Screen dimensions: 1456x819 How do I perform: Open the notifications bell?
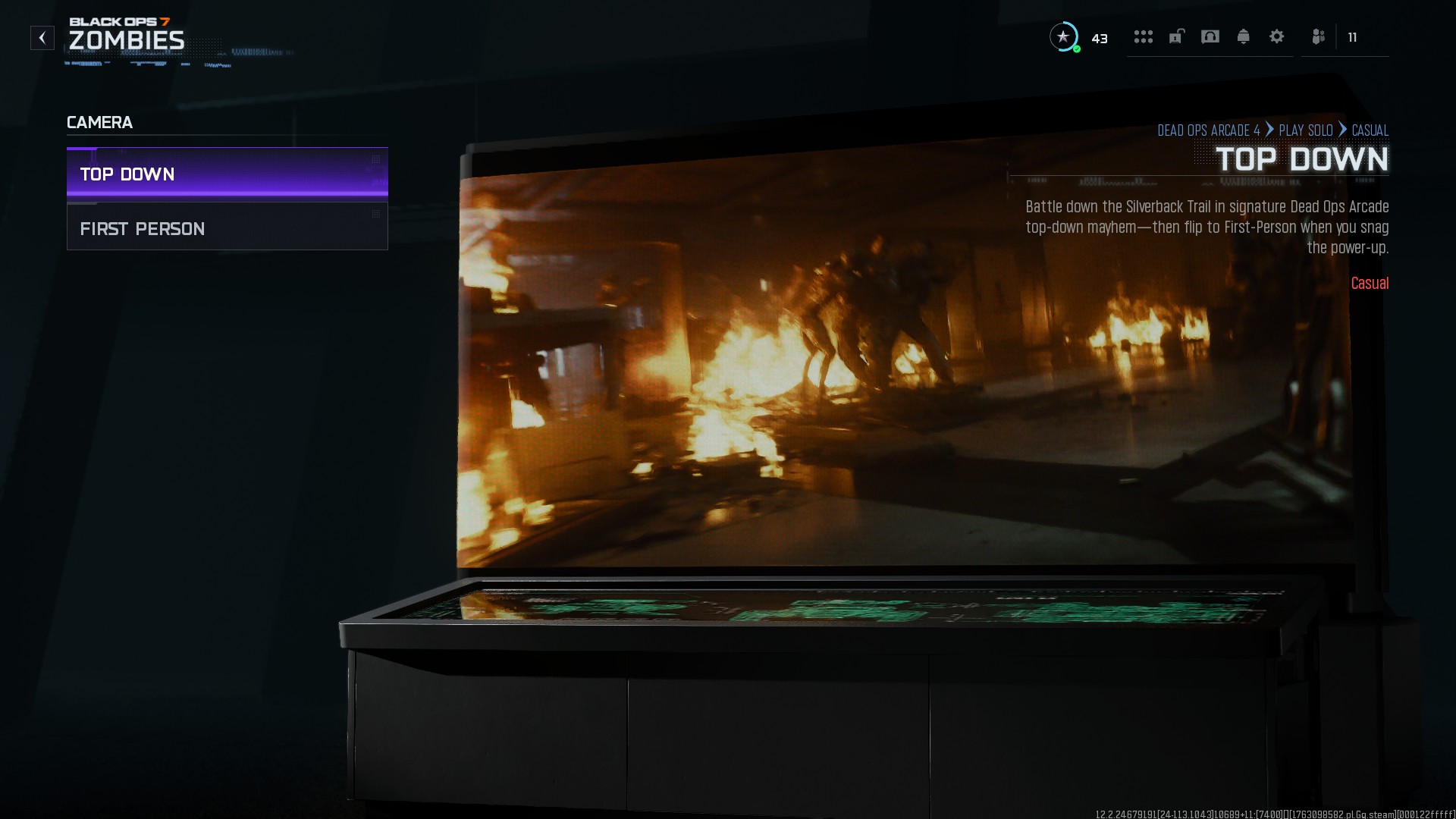point(1244,37)
